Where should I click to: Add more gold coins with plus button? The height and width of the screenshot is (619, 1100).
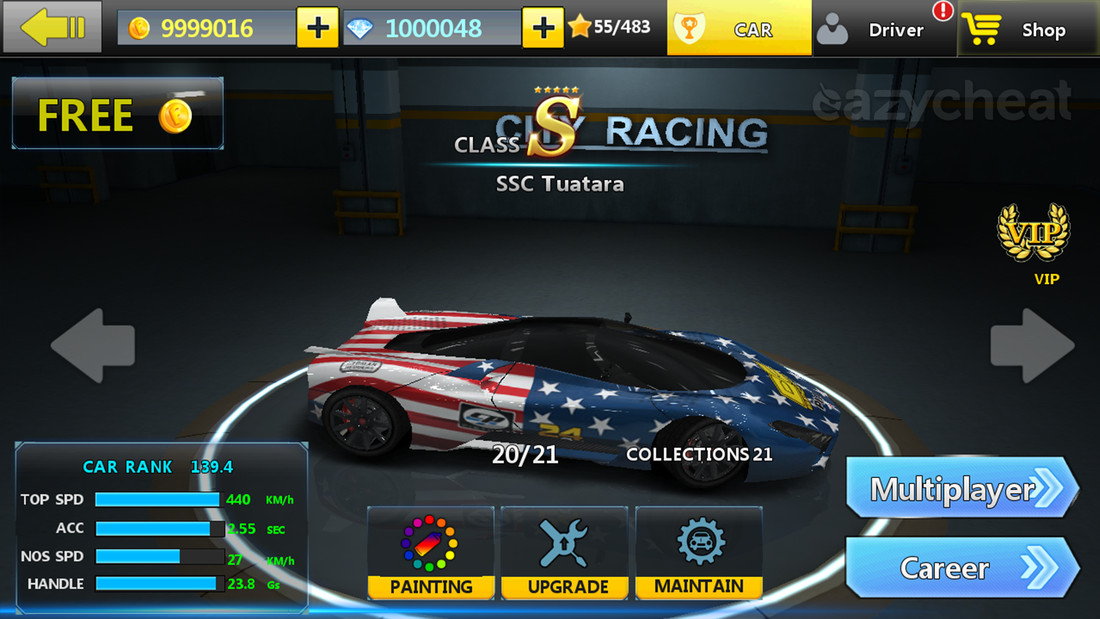pyautogui.click(x=318, y=28)
